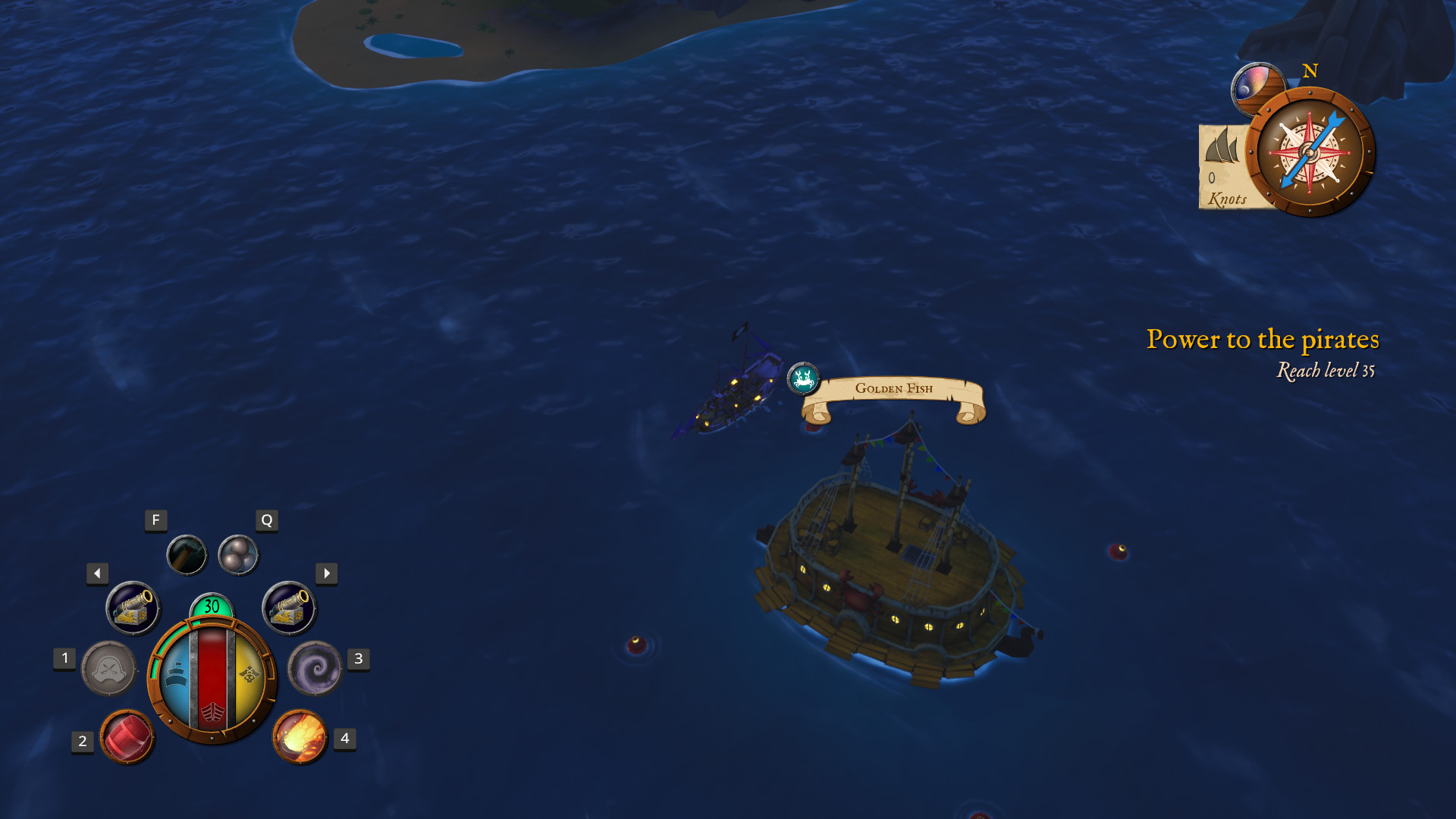Screen dimensions: 1456x819
Task: Click the right arrow to cycle cannon ammo
Action: [x=325, y=574]
